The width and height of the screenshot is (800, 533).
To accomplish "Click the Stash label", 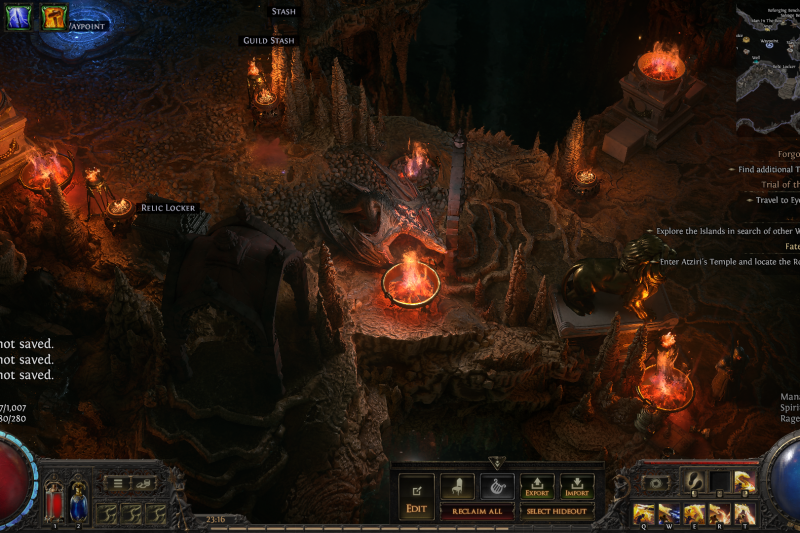I will click(284, 12).
